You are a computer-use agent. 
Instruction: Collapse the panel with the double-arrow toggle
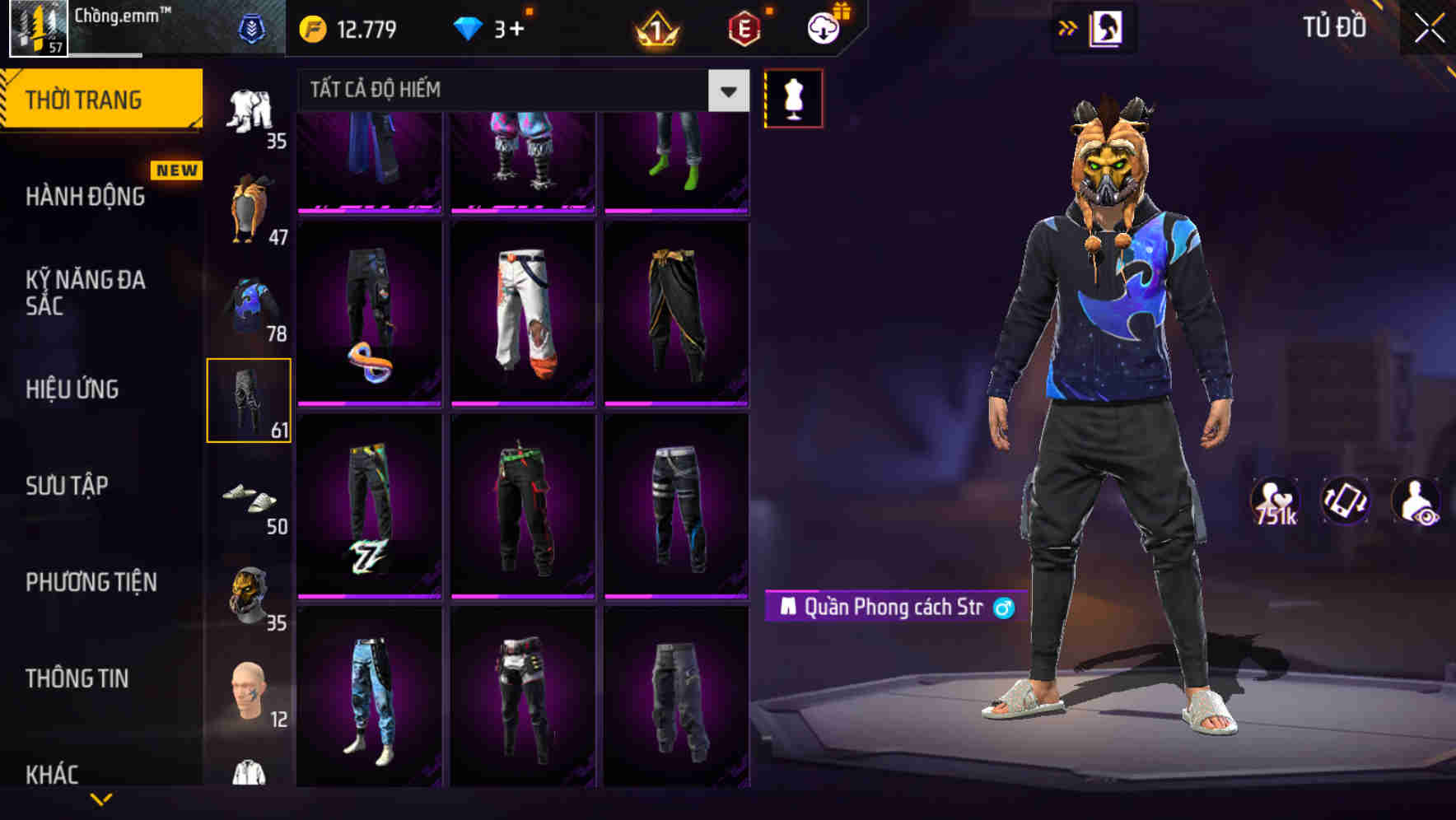(1067, 27)
